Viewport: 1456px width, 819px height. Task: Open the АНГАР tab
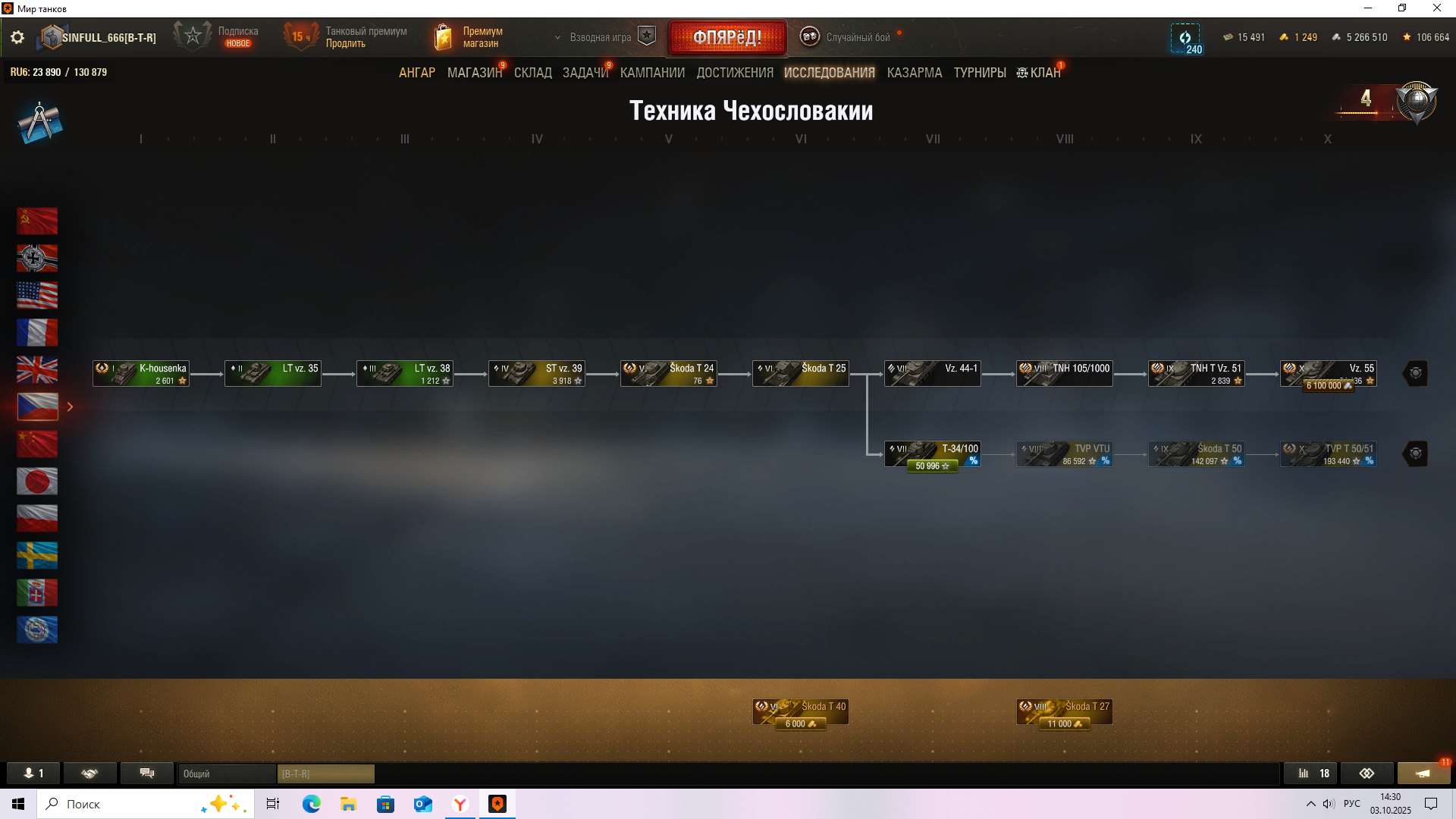pos(417,73)
